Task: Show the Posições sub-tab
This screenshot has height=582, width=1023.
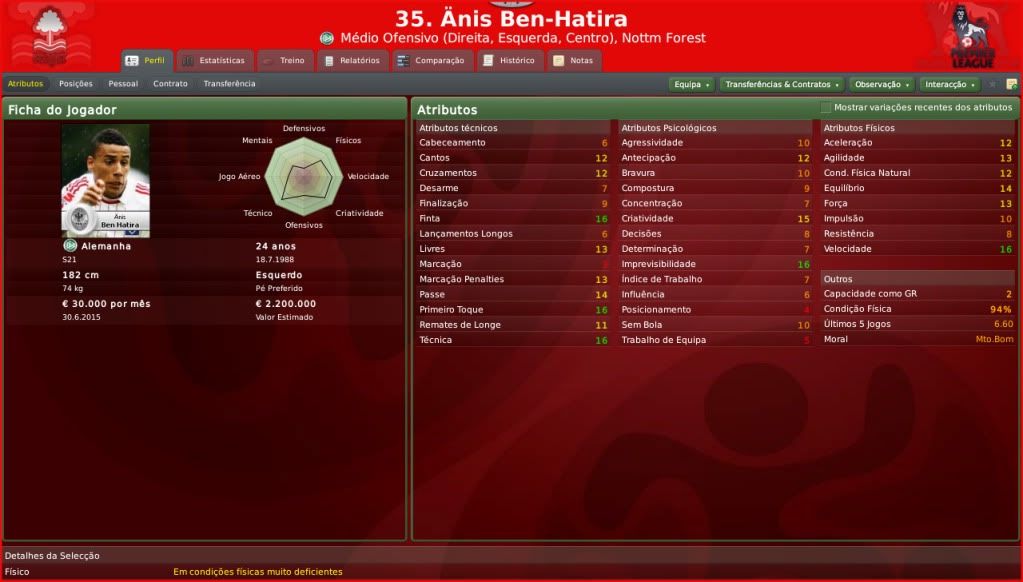Action: pyautogui.click(x=76, y=84)
